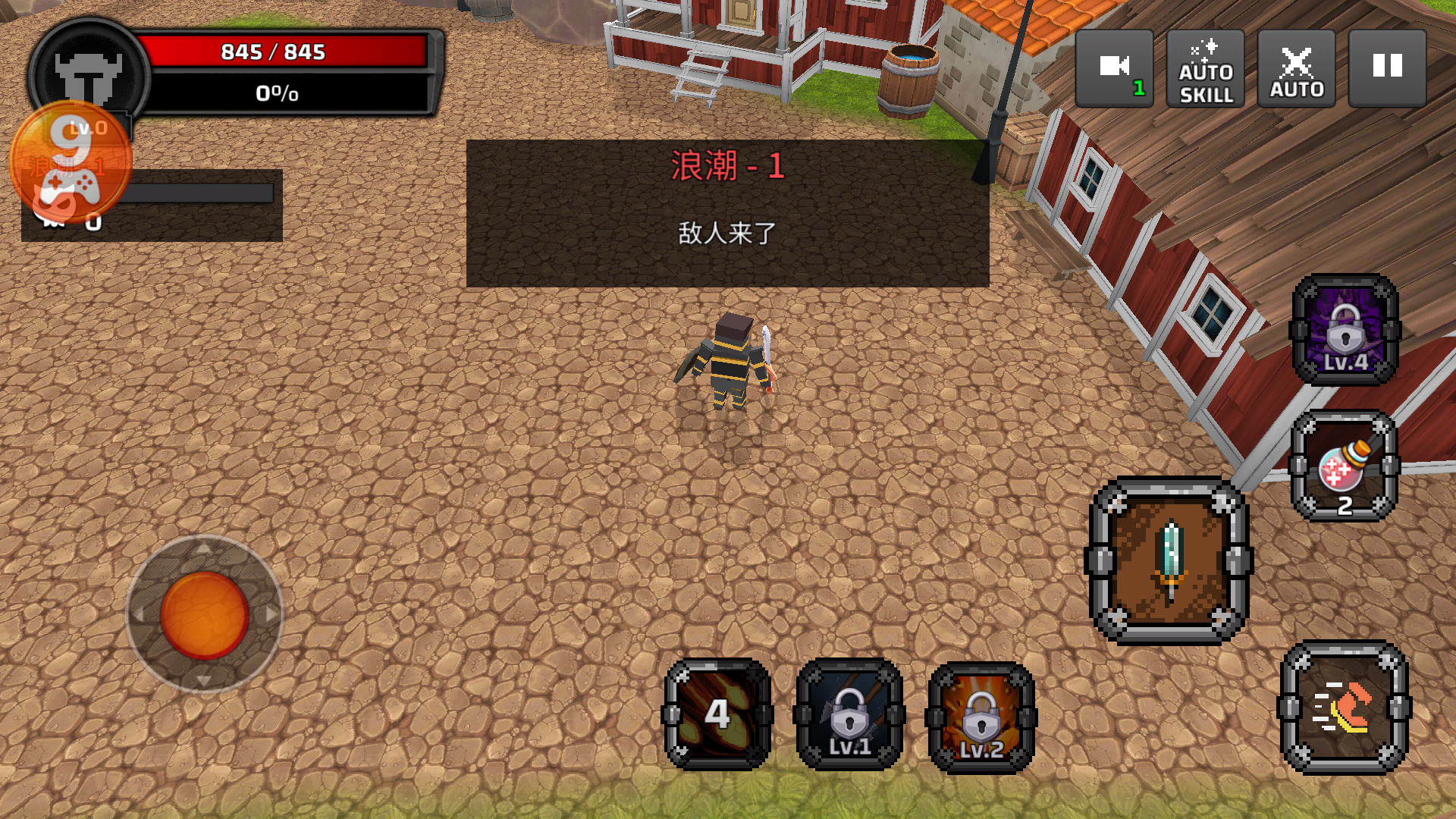The image size is (1456, 819).
Task: Enable AUTO SKILL mode
Action: [x=1204, y=68]
